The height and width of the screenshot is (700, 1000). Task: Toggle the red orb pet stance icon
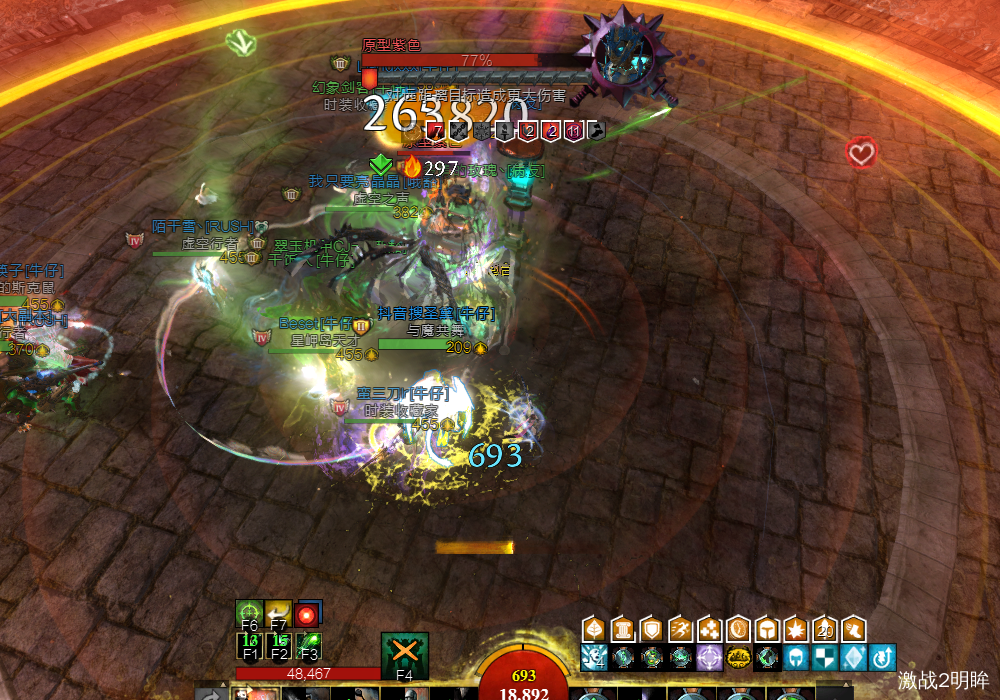[x=309, y=613]
